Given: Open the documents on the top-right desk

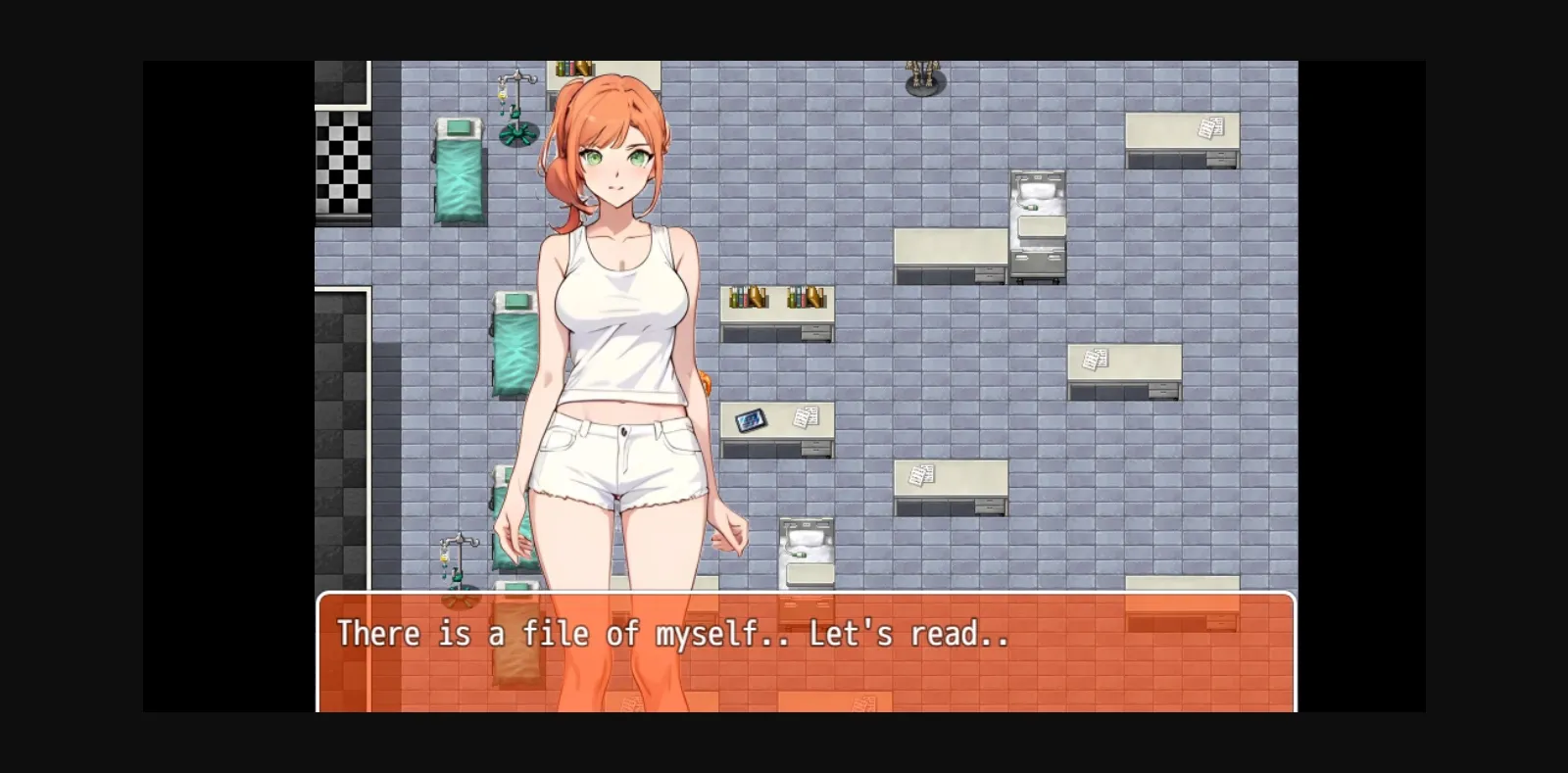Looking at the screenshot, I should 1209,126.
